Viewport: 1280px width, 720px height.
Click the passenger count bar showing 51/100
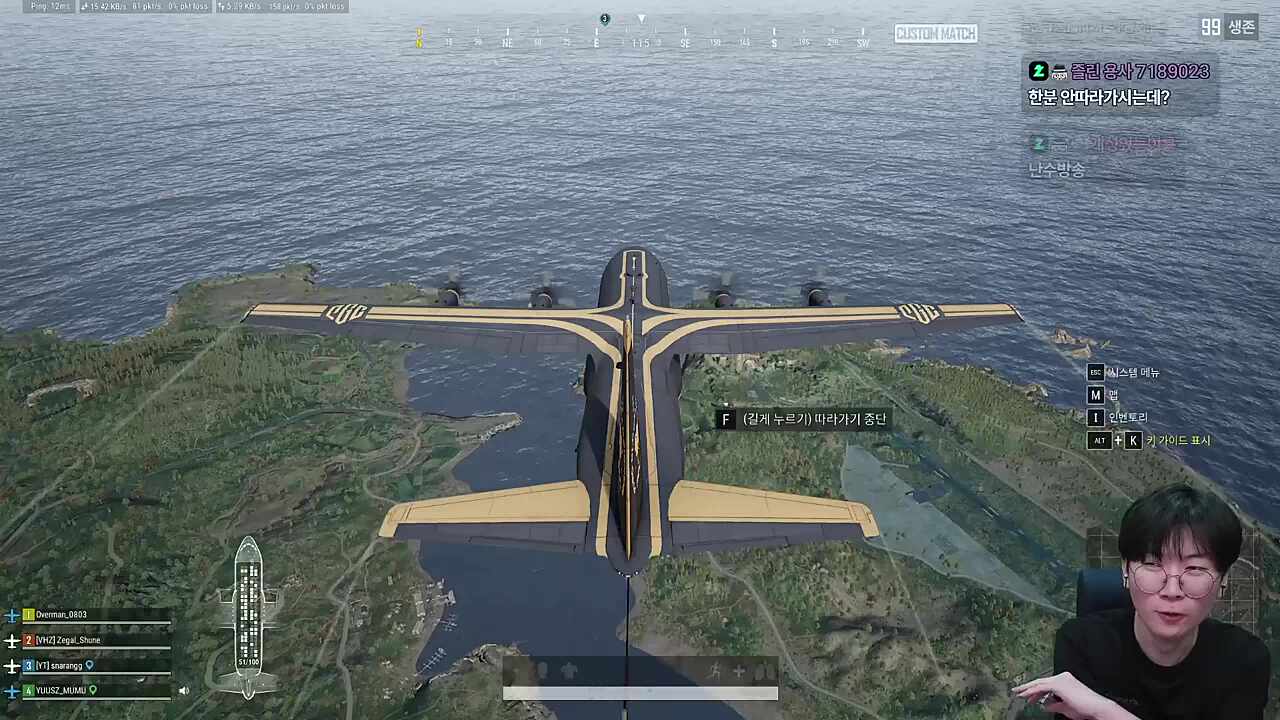[x=247, y=661]
